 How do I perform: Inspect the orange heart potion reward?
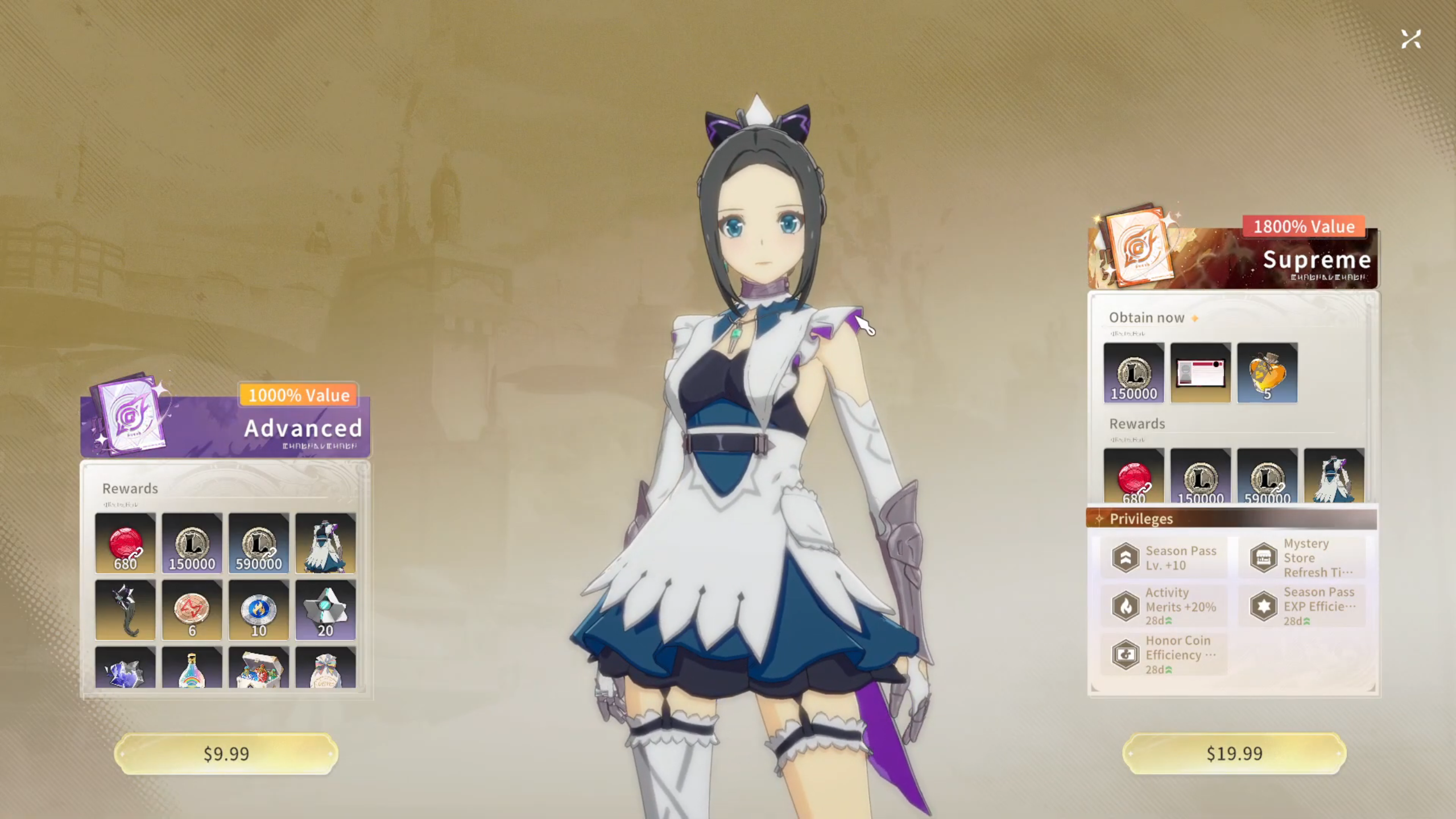point(1267,373)
